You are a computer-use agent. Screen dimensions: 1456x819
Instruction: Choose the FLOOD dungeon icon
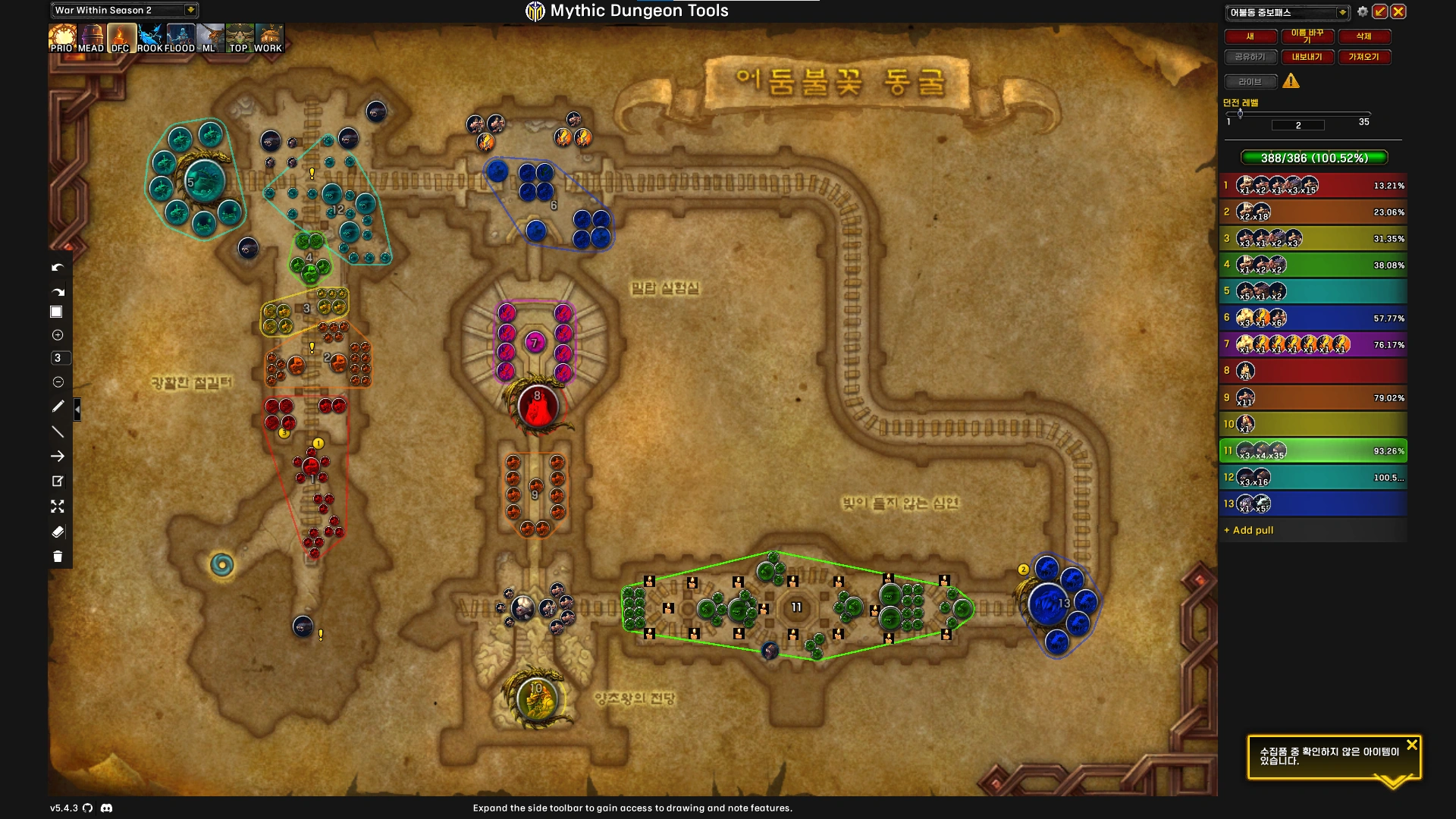(180, 38)
